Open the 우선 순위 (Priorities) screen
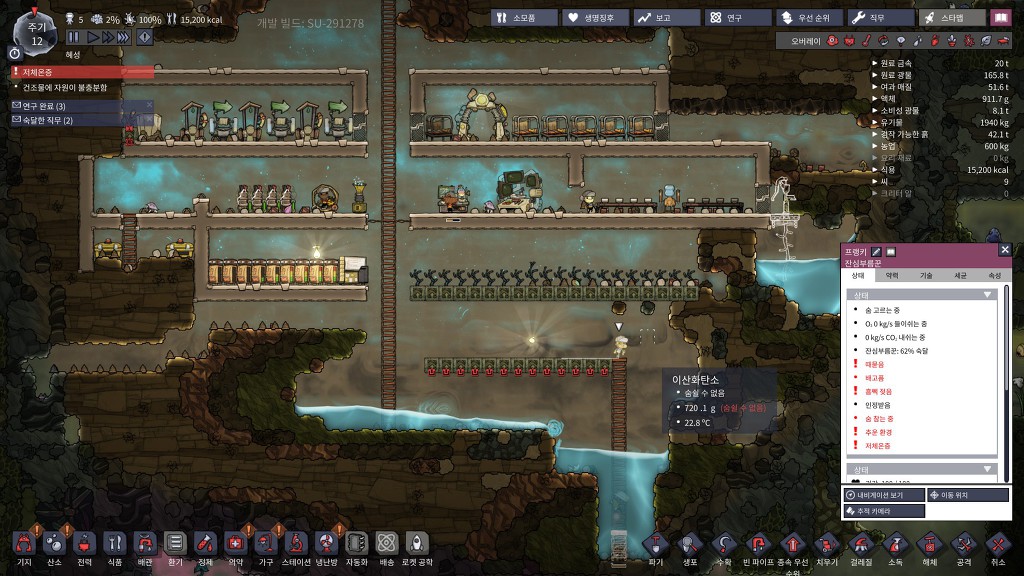The image size is (1024, 576). 807,18
